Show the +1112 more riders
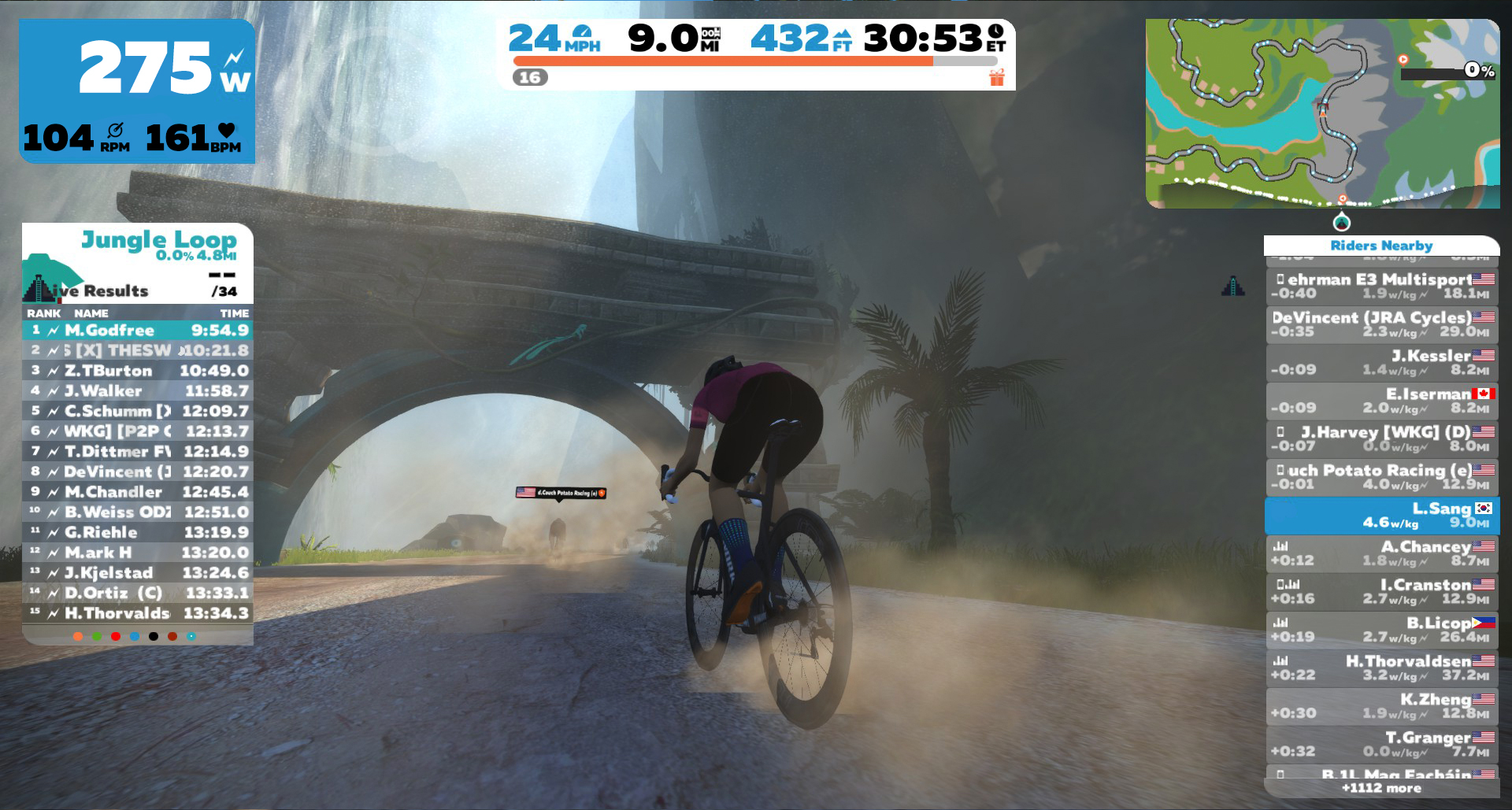This screenshot has width=1512, height=810. click(1381, 788)
